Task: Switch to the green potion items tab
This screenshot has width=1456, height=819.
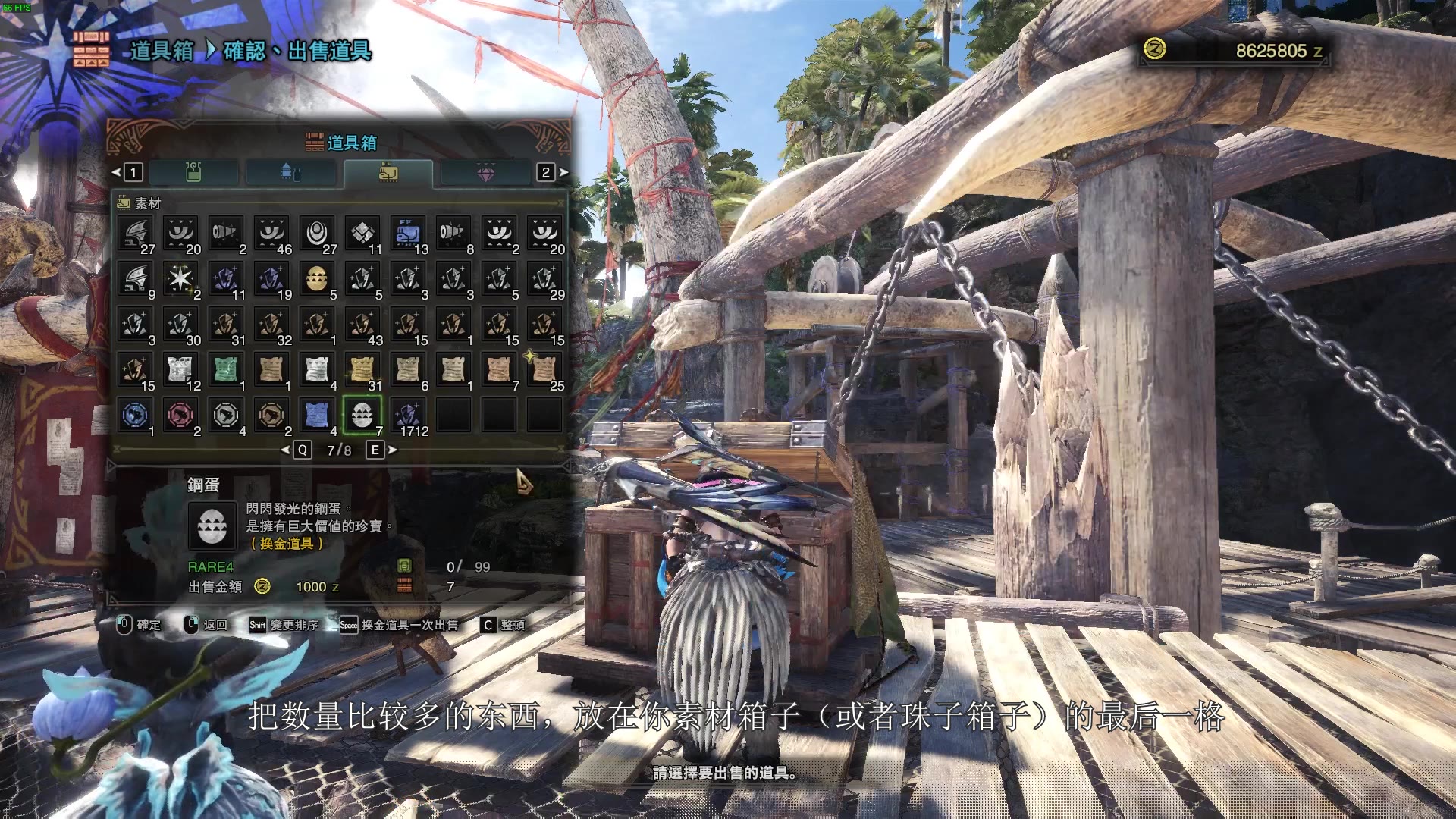Action: [x=194, y=173]
